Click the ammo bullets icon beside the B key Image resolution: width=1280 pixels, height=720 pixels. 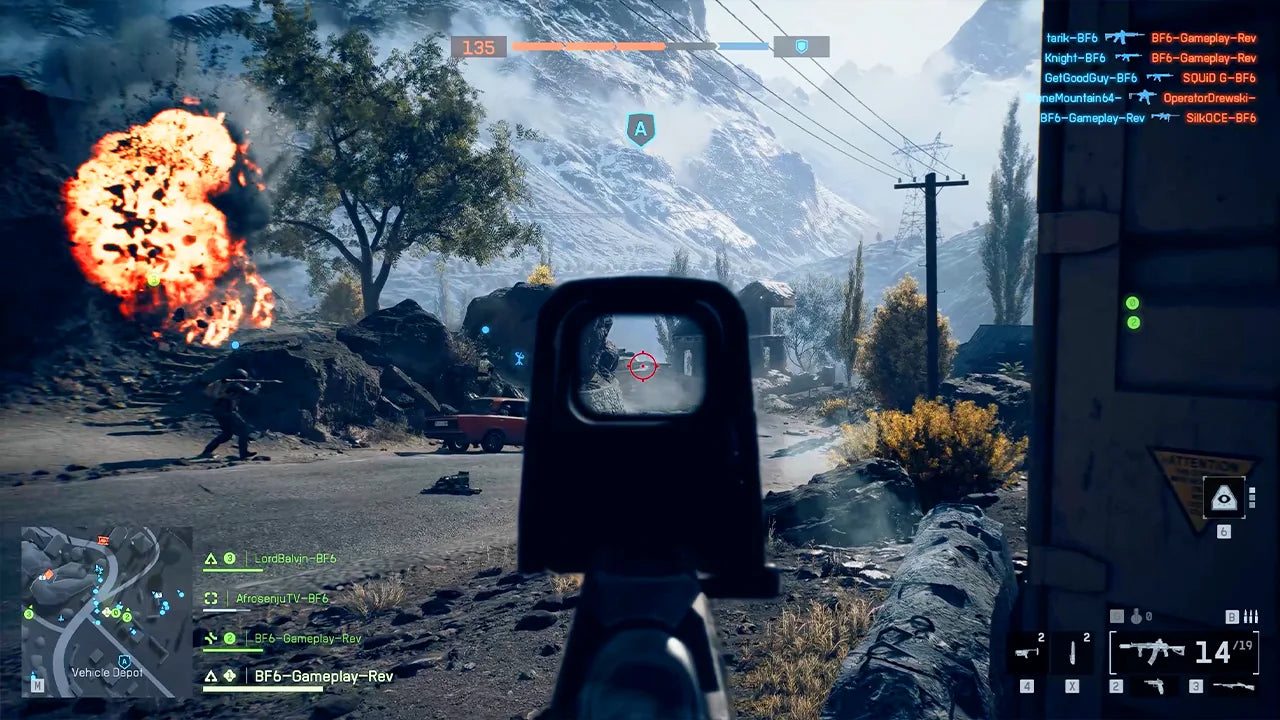coord(1250,615)
